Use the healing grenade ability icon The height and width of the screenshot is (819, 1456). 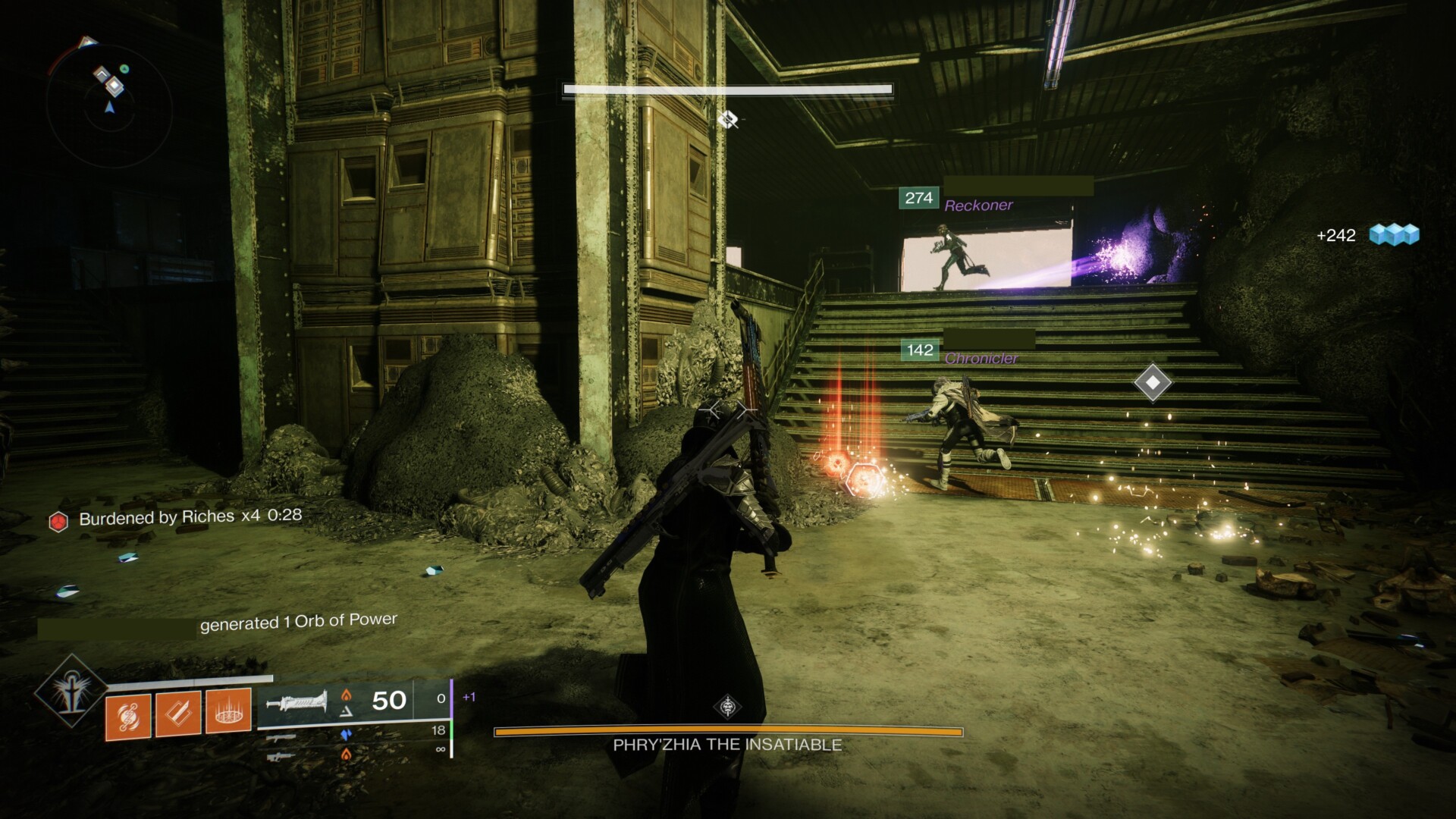click(x=128, y=714)
